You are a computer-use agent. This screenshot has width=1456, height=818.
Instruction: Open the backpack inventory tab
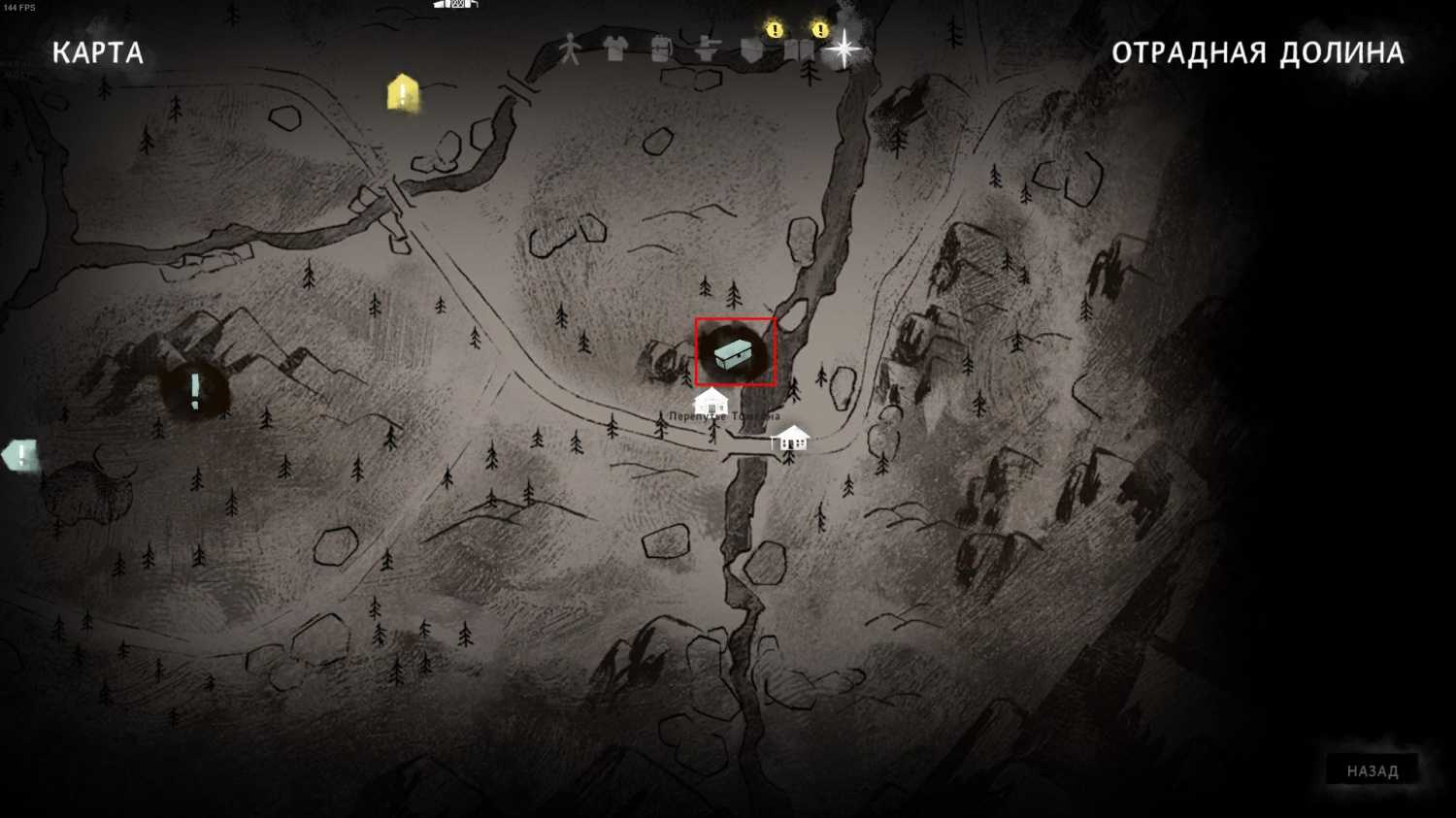point(661,49)
